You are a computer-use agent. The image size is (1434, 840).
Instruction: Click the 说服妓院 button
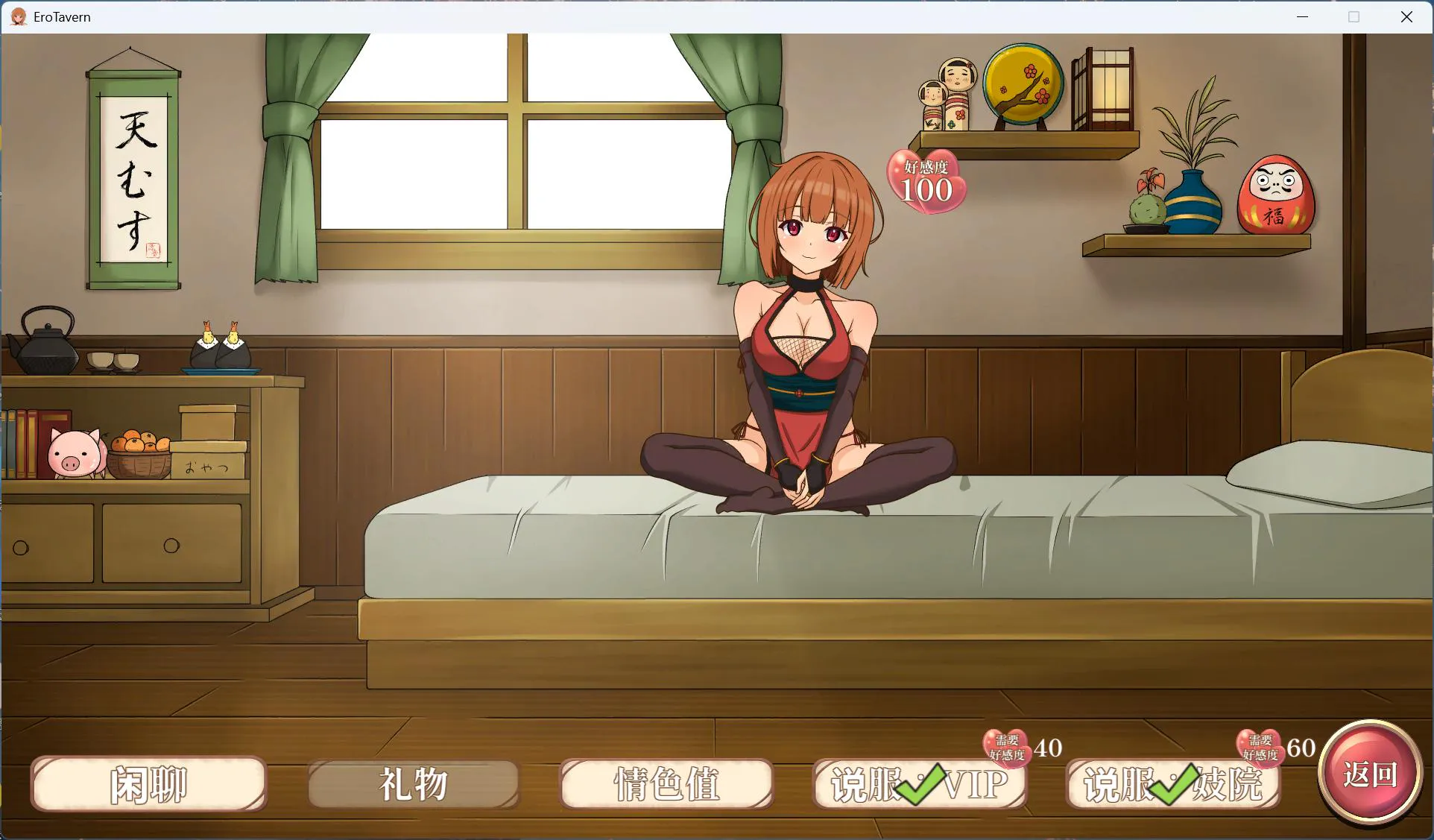point(1172,784)
